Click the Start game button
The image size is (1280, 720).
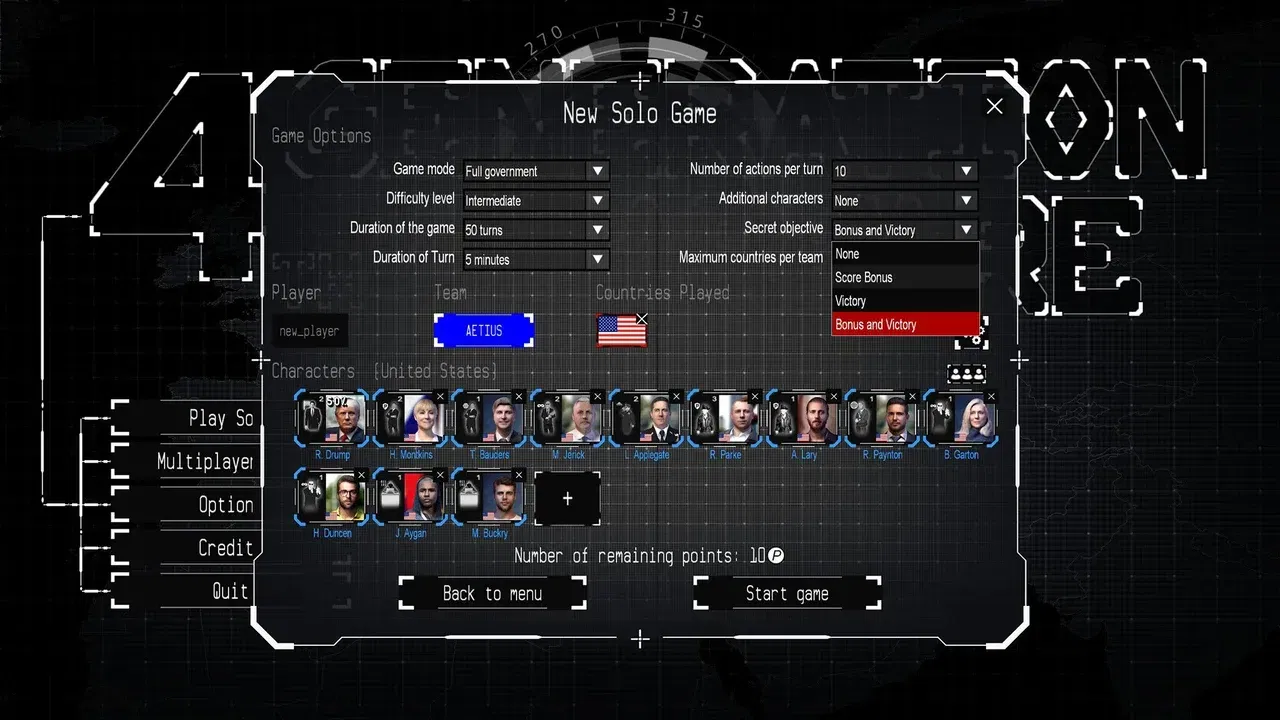coord(786,593)
